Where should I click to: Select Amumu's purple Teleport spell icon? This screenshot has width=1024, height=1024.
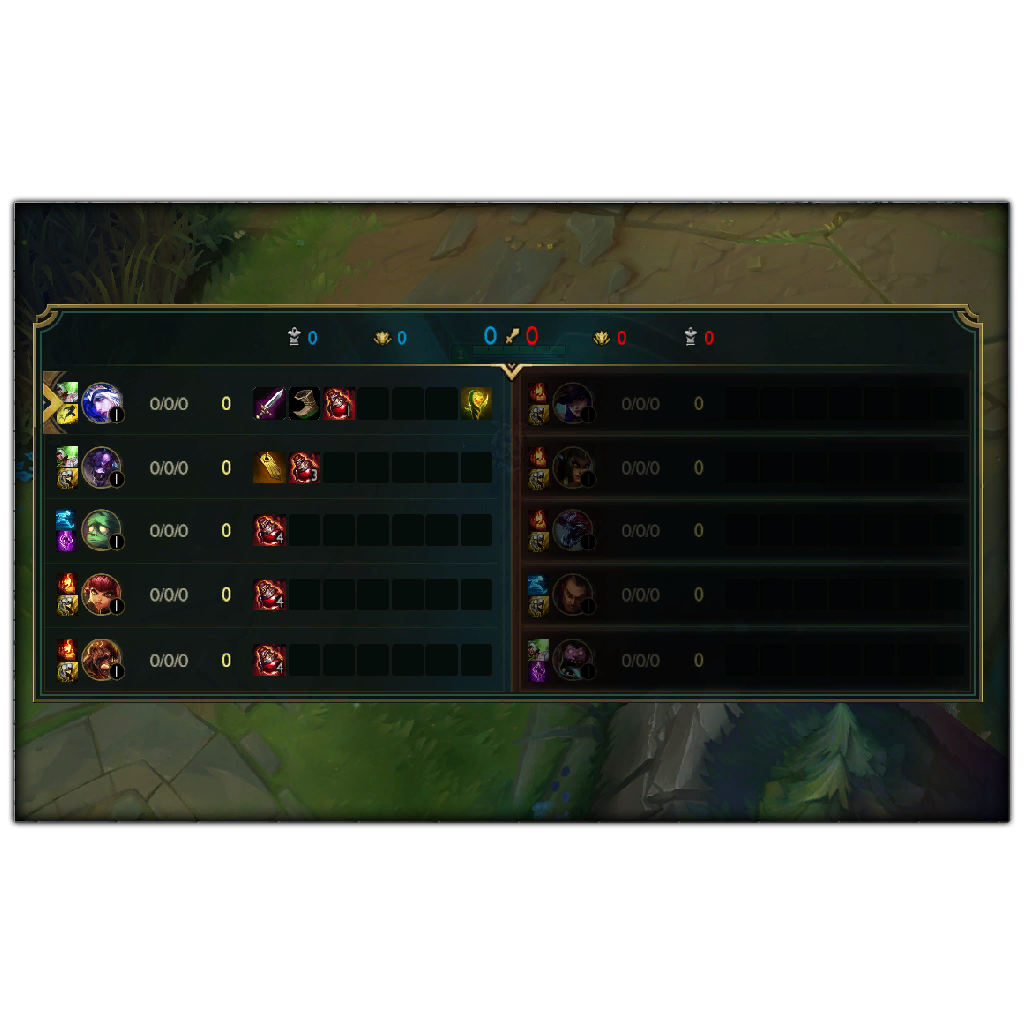[66, 541]
